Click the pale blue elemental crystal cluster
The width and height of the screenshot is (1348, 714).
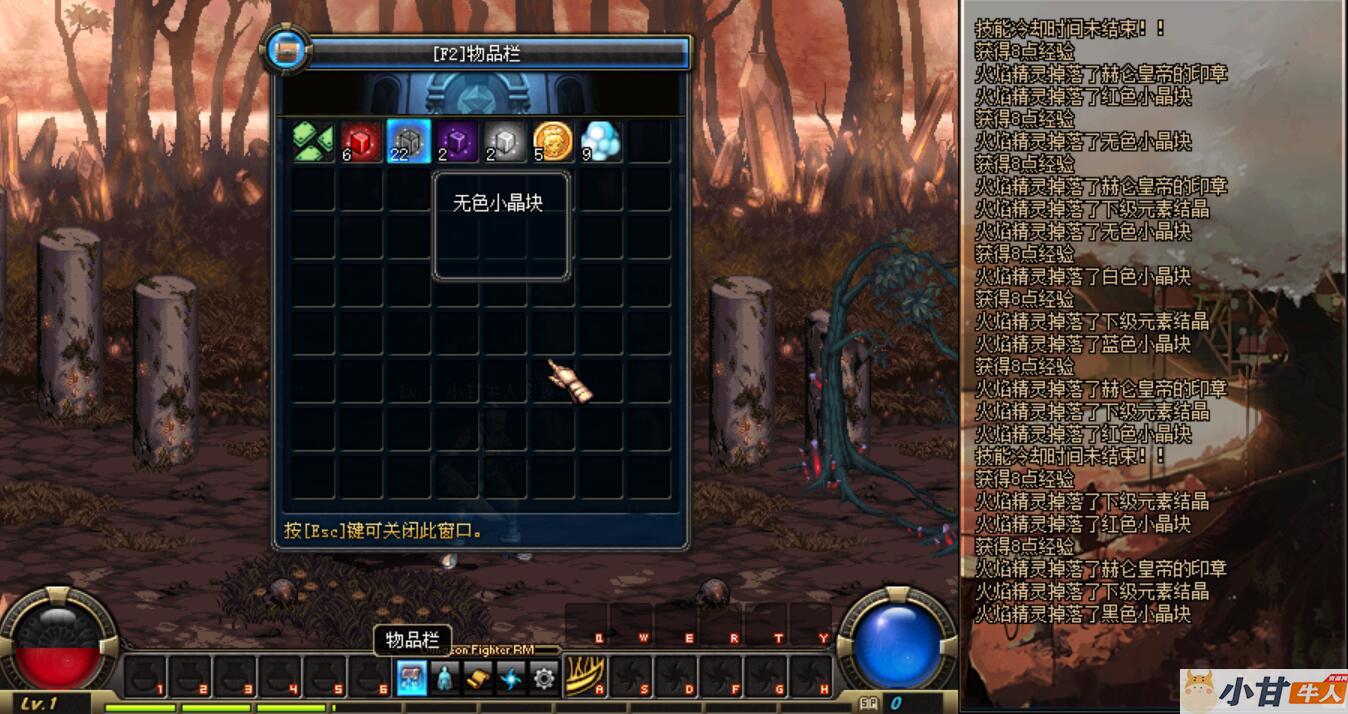600,141
